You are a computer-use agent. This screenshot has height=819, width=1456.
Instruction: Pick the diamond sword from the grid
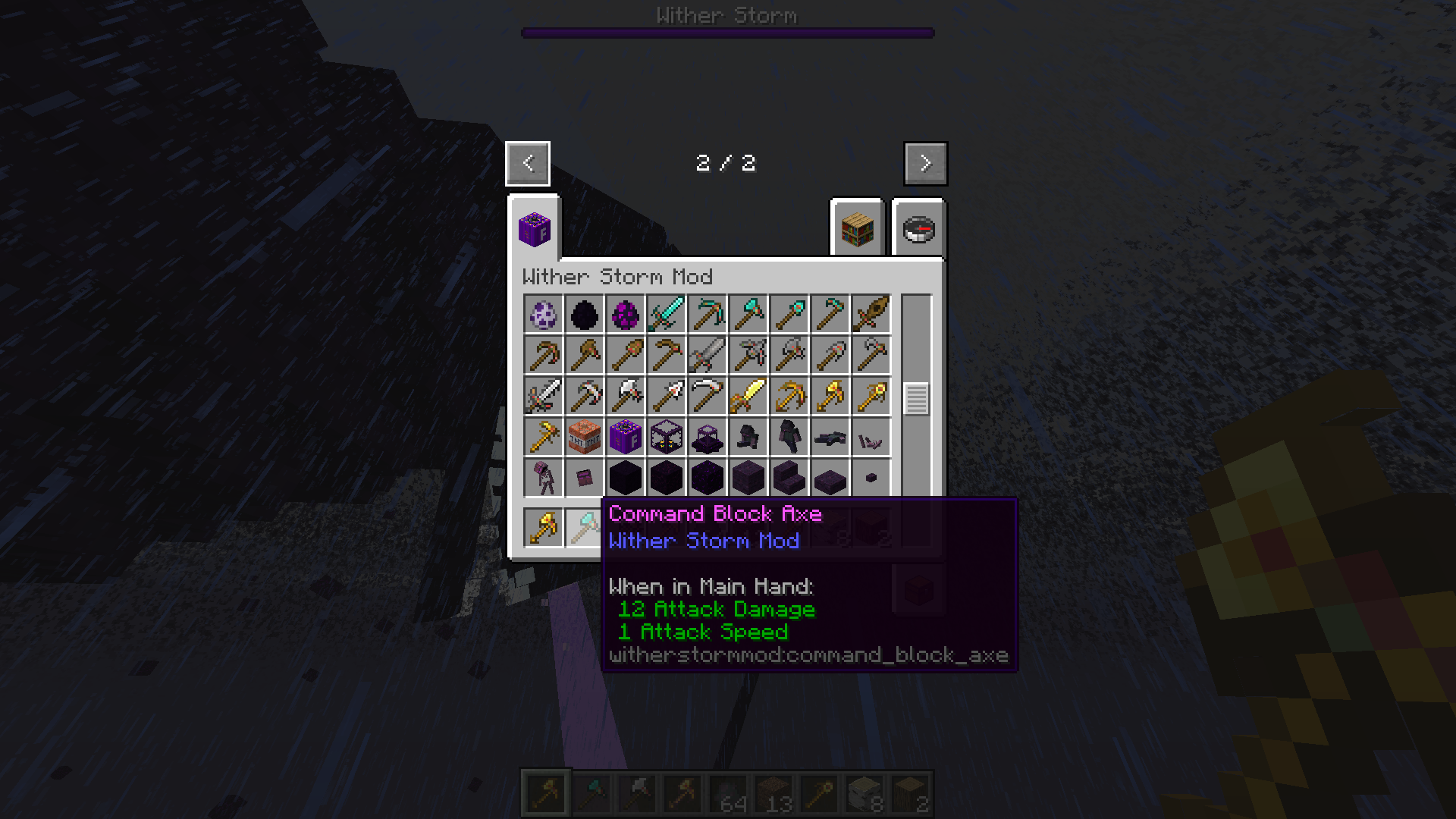pos(666,314)
